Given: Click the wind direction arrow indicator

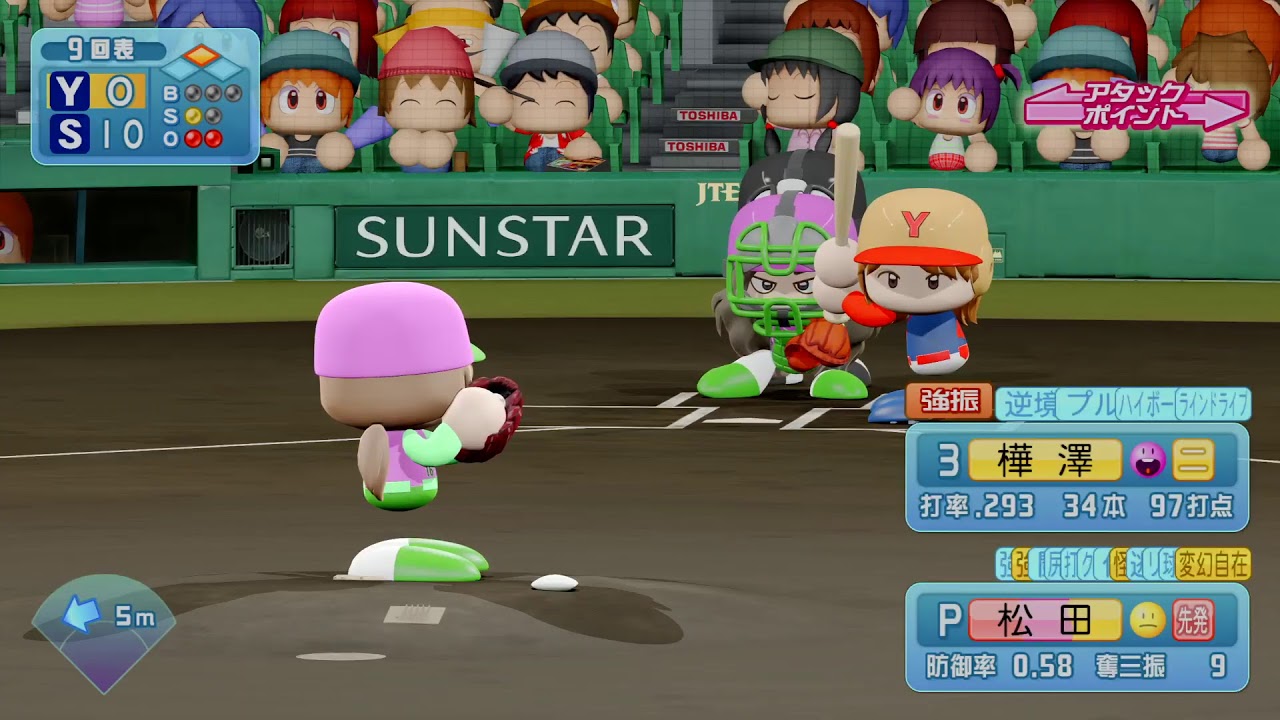Looking at the screenshot, I should click(x=79, y=616).
